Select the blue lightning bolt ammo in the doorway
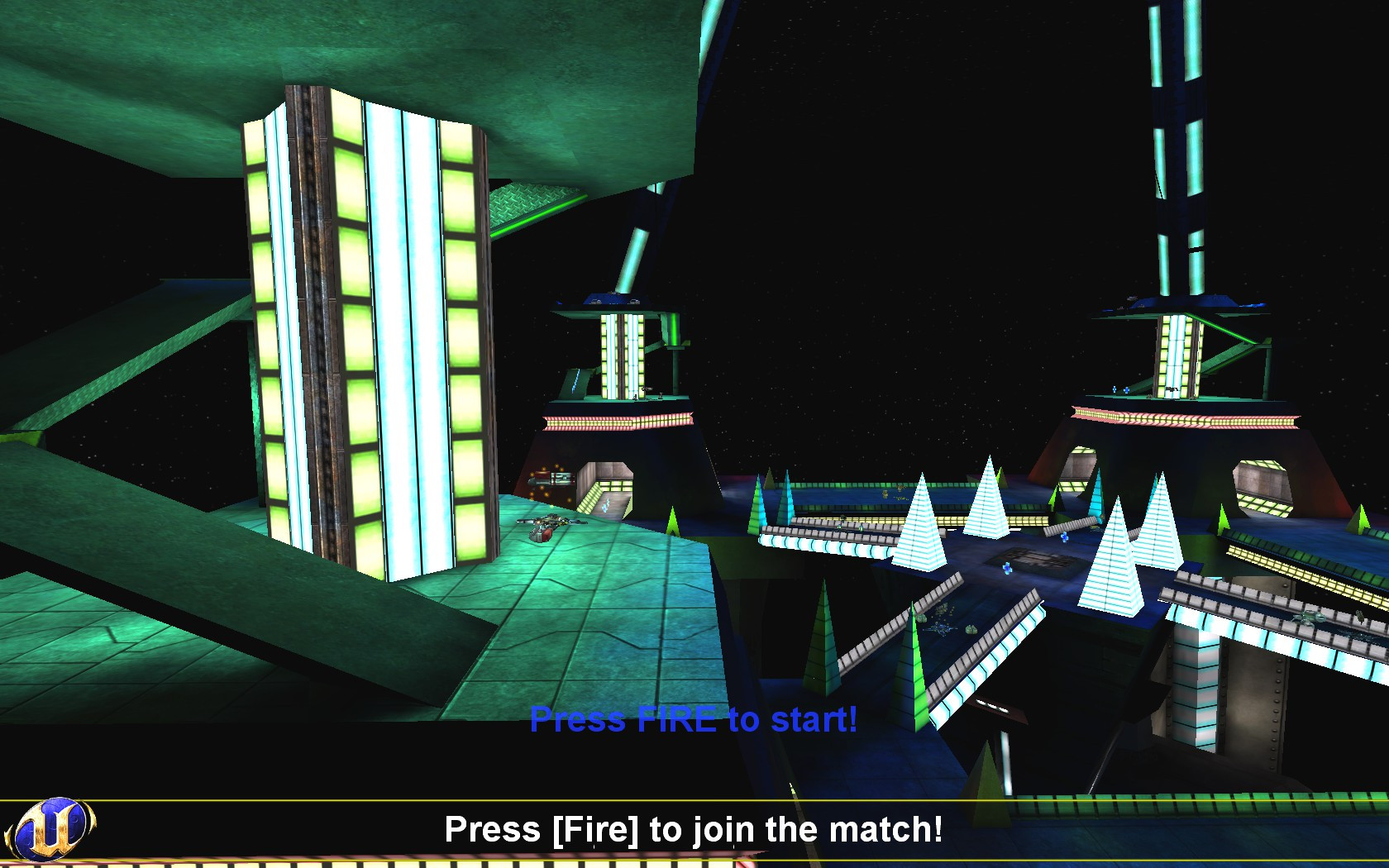Viewport: 1389px width, 868px height. pos(606,504)
